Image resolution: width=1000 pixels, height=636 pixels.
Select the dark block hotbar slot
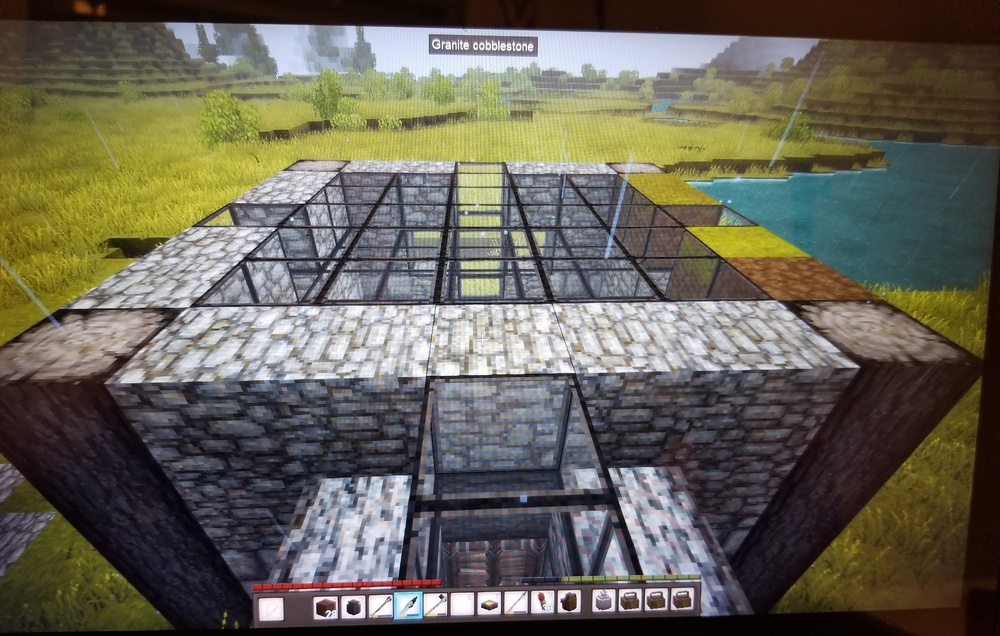pyautogui.click(x=352, y=605)
